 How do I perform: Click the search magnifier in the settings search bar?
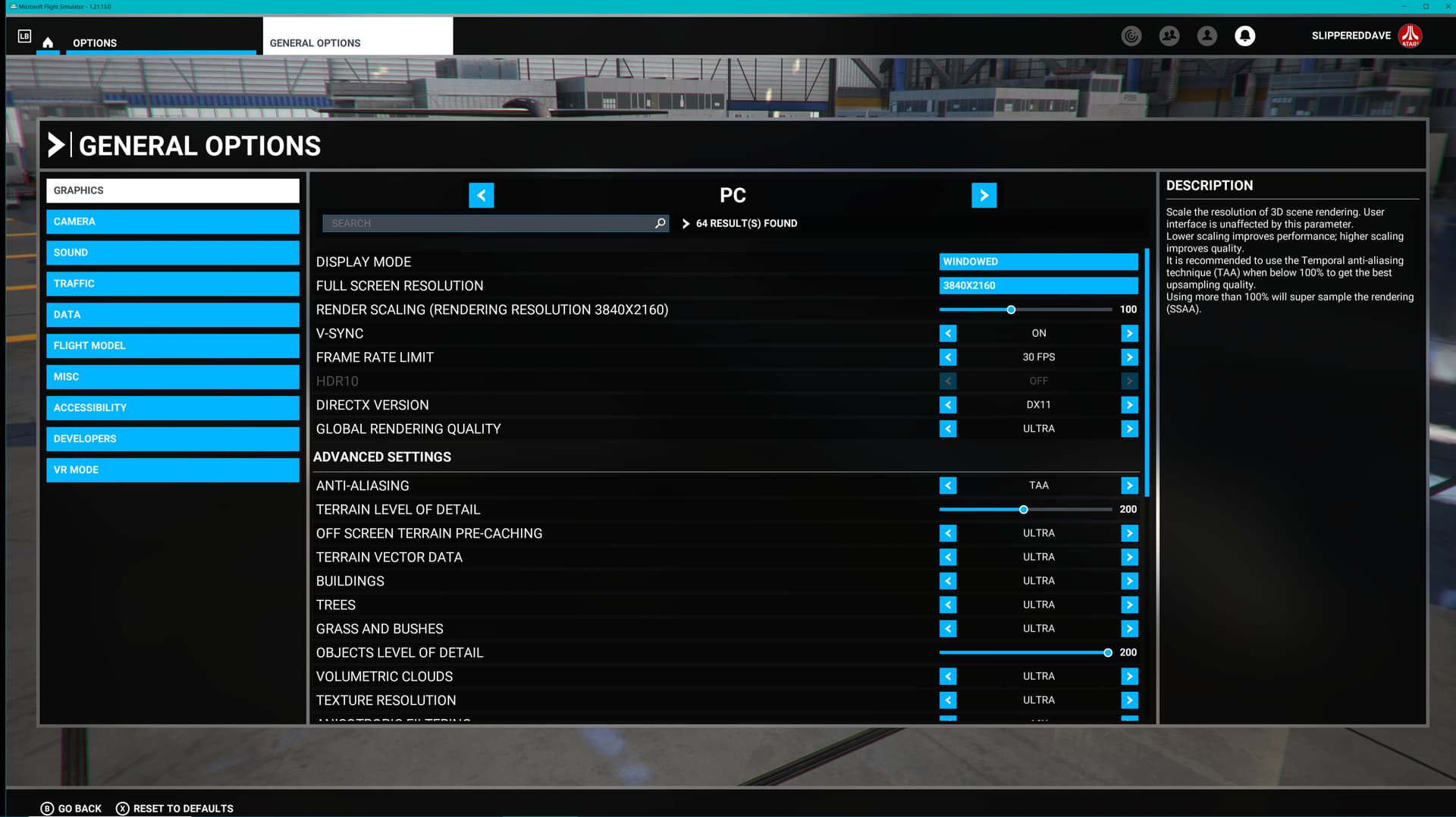659,223
